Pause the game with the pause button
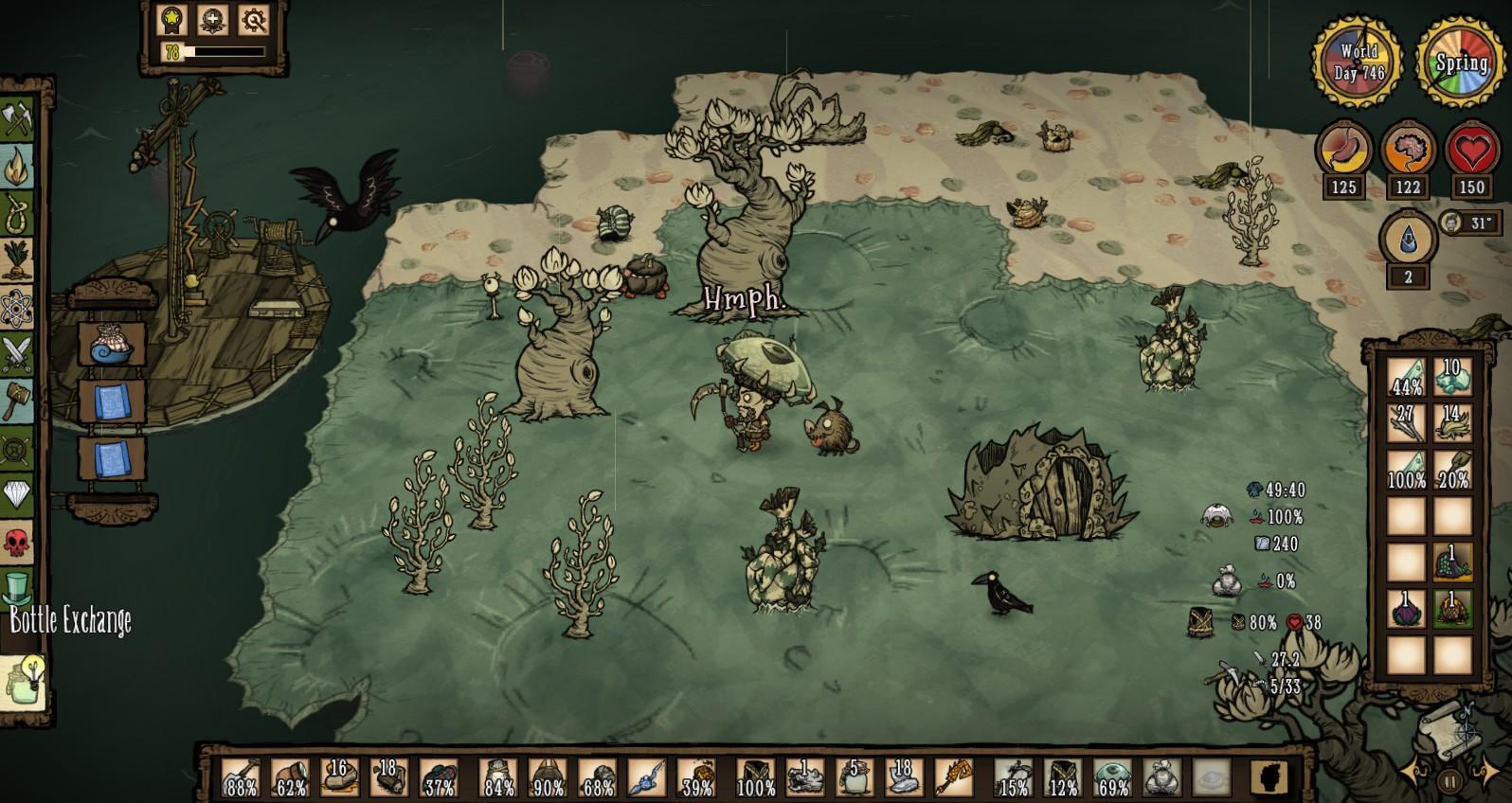The width and height of the screenshot is (1512, 803). [x=1449, y=780]
